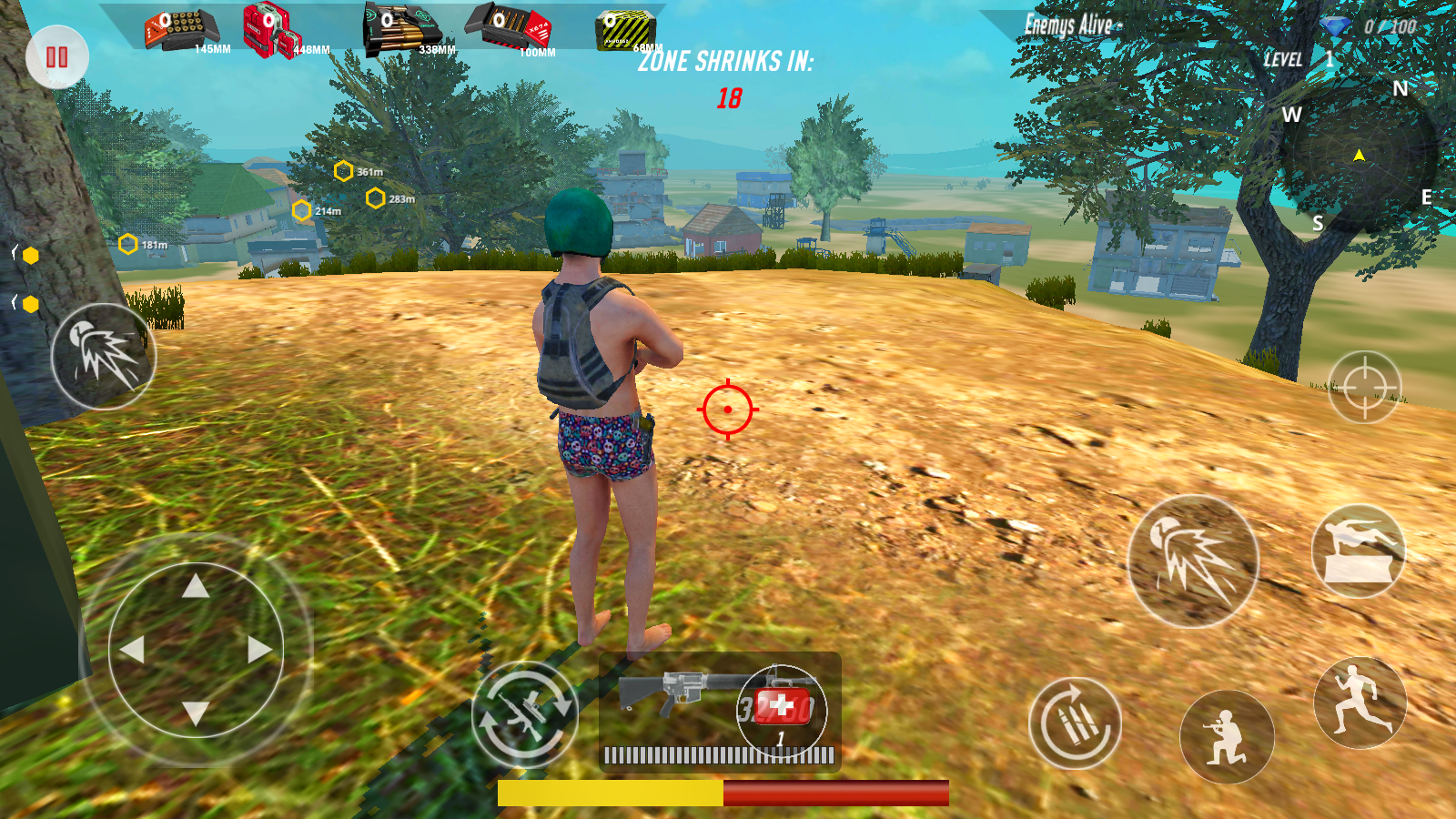Image resolution: width=1456 pixels, height=819 pixels.
Task: Select the assault rifle weapon slot
Action: pos(673,693)
